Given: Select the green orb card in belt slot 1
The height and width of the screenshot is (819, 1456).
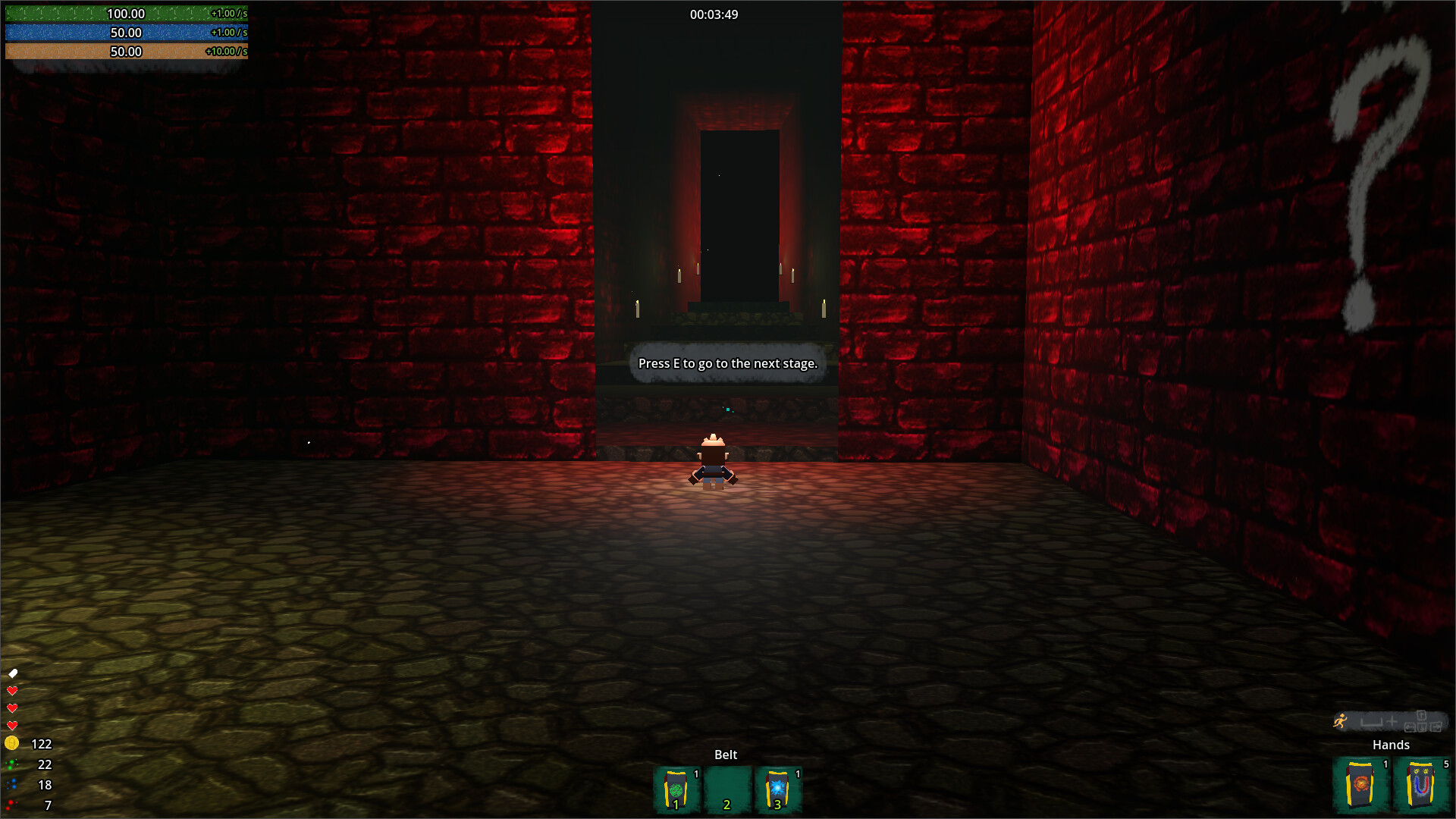Looking at the screenshot, I should click(677, 789).
